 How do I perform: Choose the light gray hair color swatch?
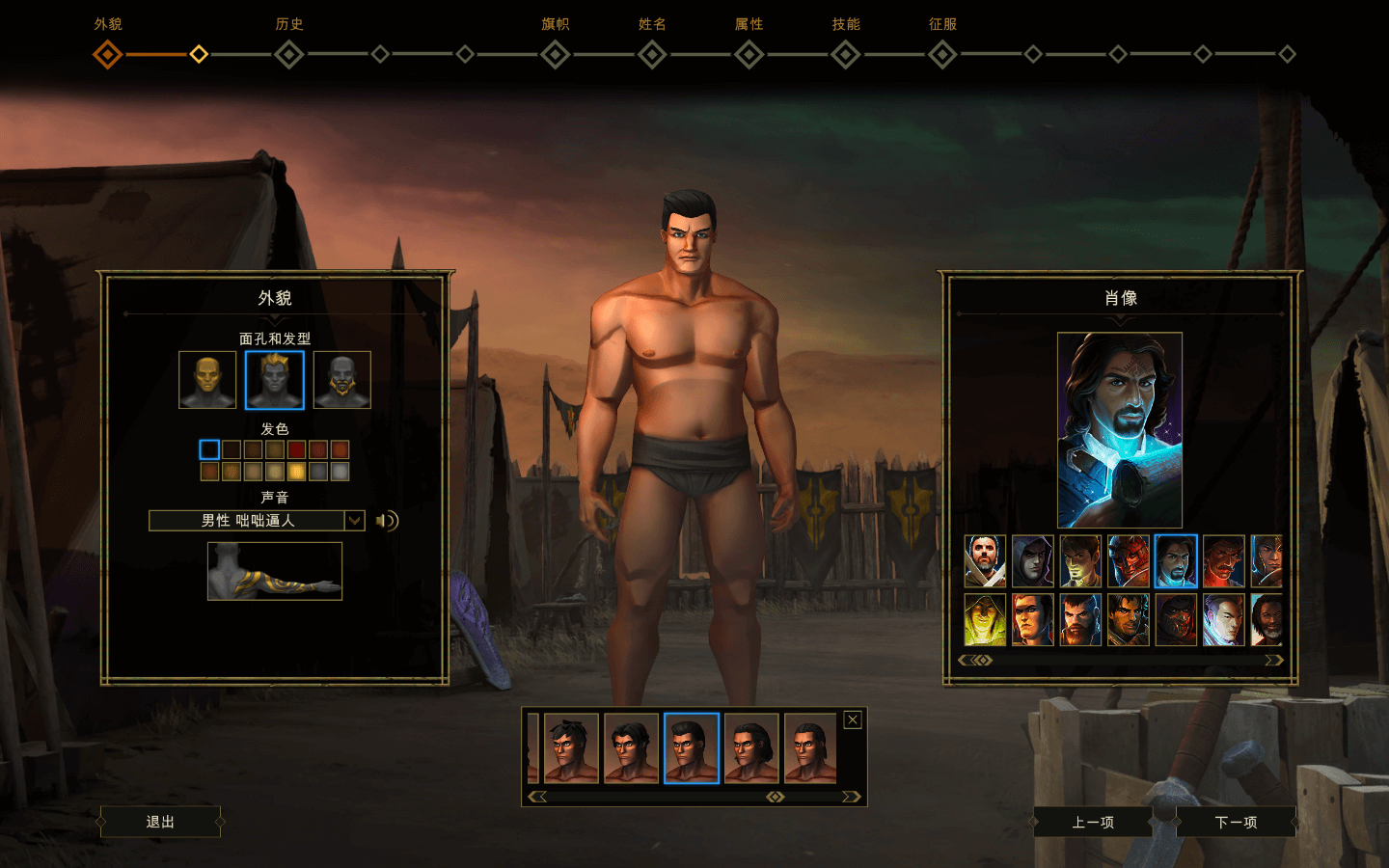pyautogui.click(x=340, y=472)
